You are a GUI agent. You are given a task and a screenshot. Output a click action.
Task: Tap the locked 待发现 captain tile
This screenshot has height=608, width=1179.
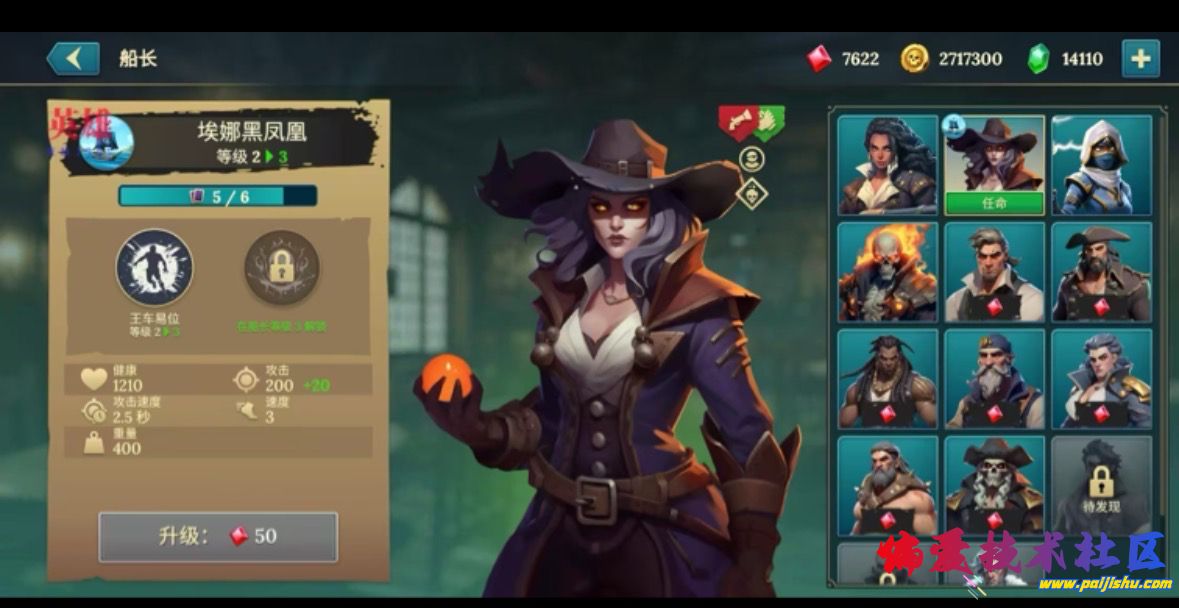(1101, 485)
